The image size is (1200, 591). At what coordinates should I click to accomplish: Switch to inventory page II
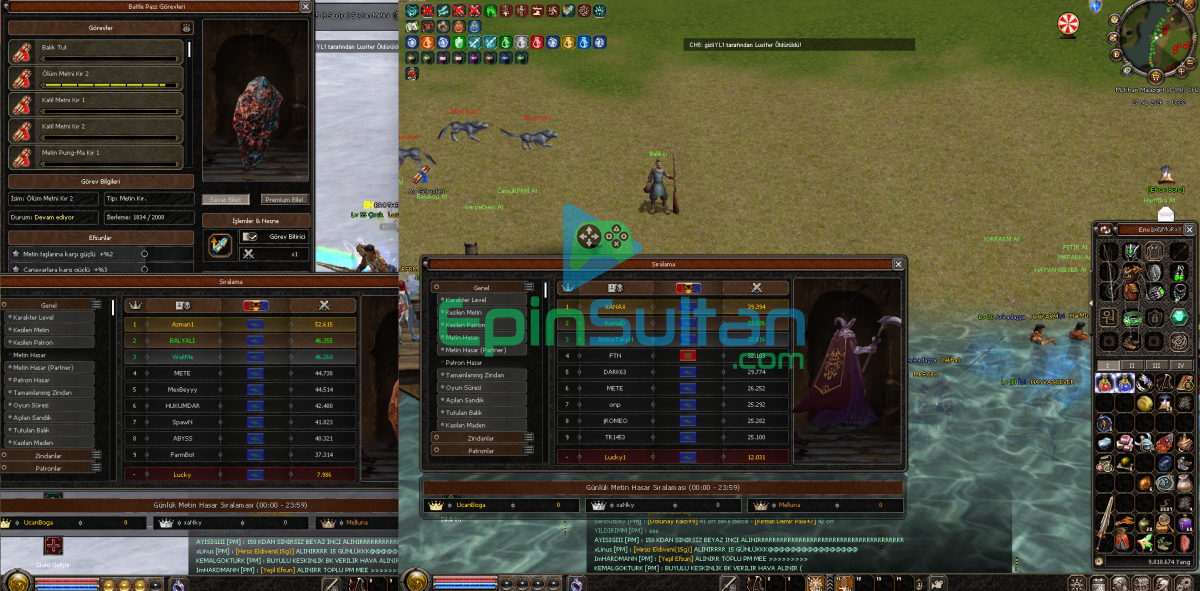point(1132,365)
